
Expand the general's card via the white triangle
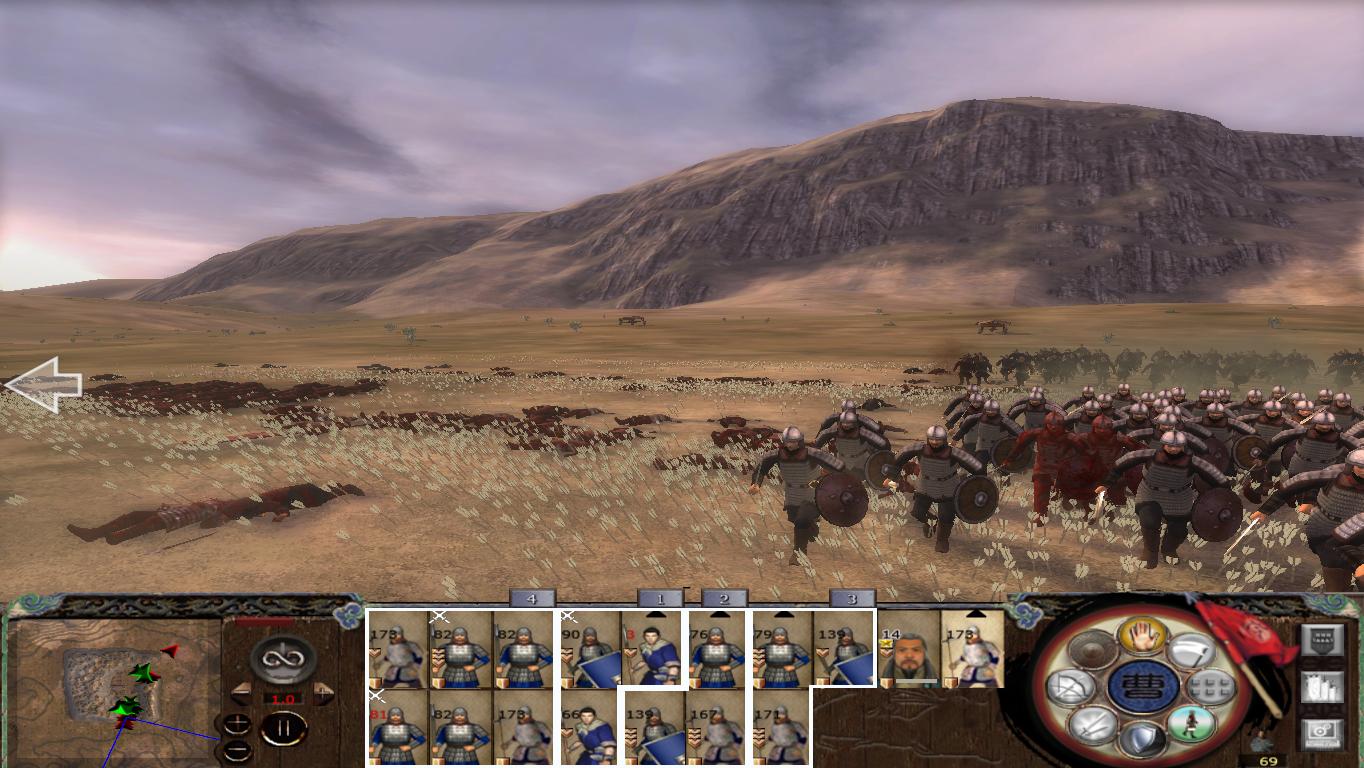click(x=977, y=613)
